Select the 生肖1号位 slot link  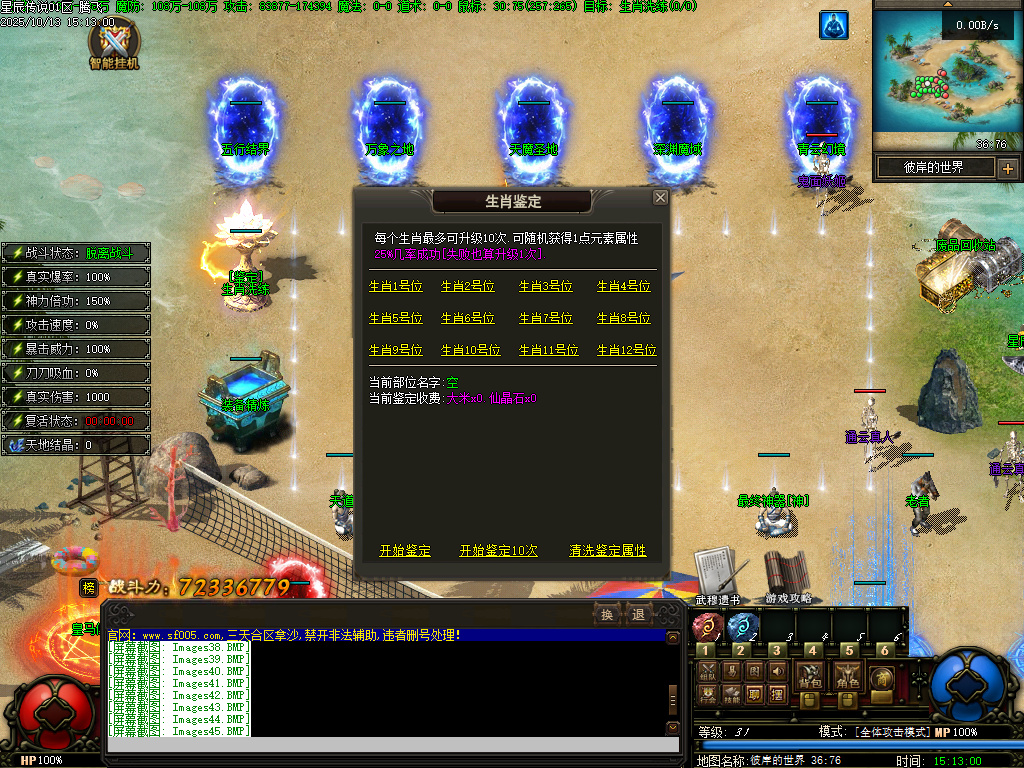(396, 286)
